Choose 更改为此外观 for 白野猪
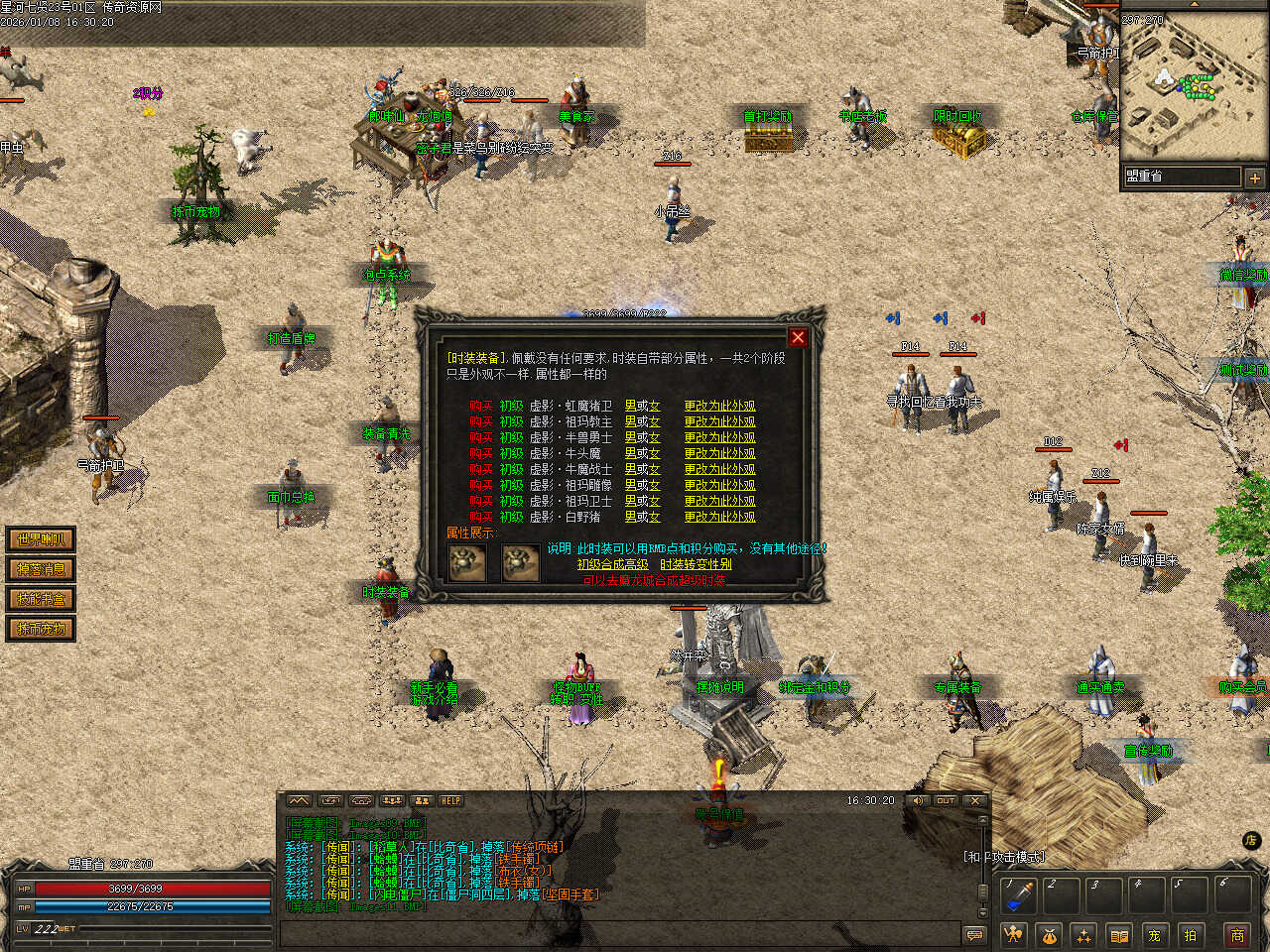This screenshot has height=952, width=1270. pyautogui.click(x=719, y=517)
